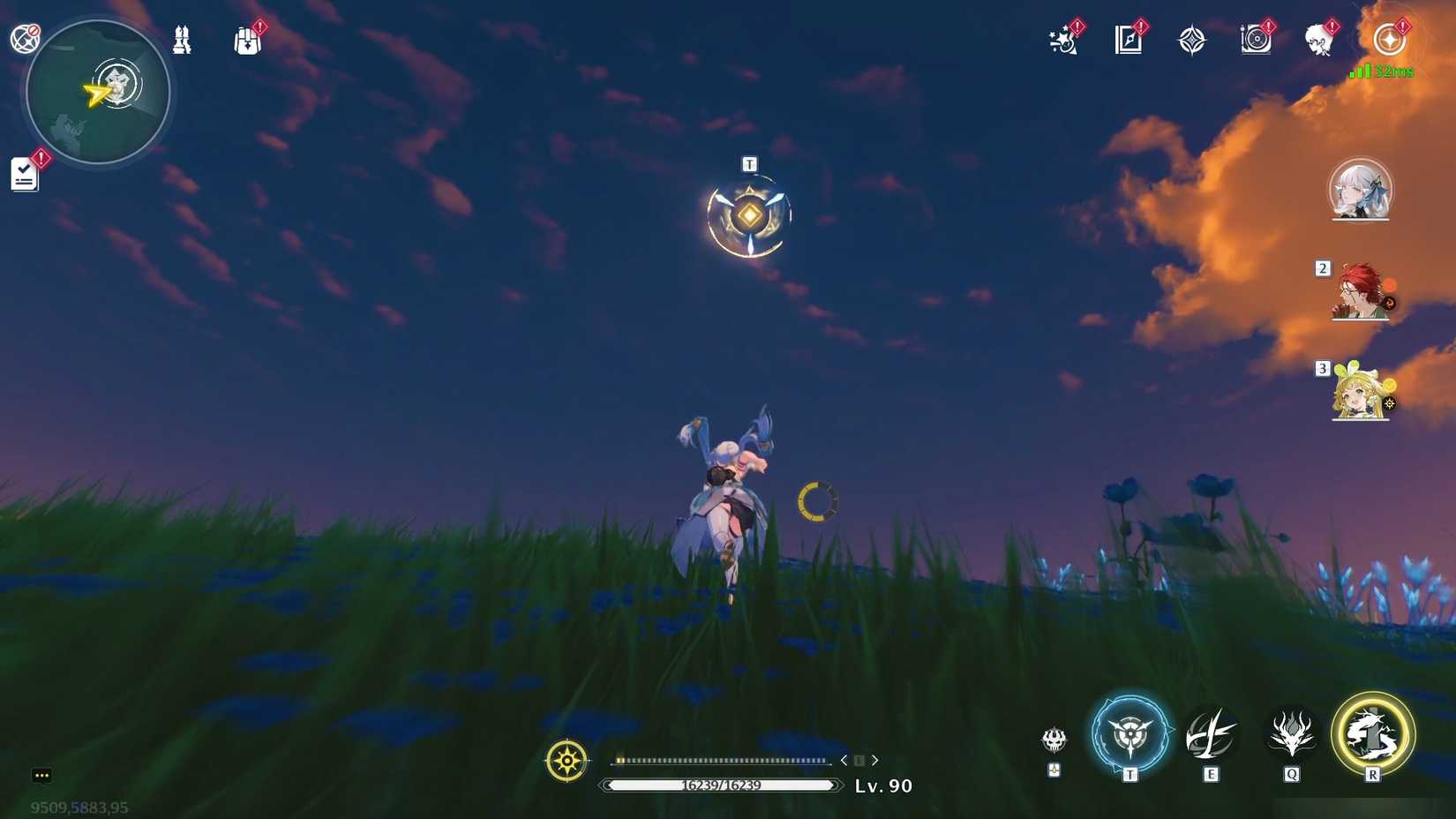
Task: Switch to party member 2
Action: tap(1362, 291)
